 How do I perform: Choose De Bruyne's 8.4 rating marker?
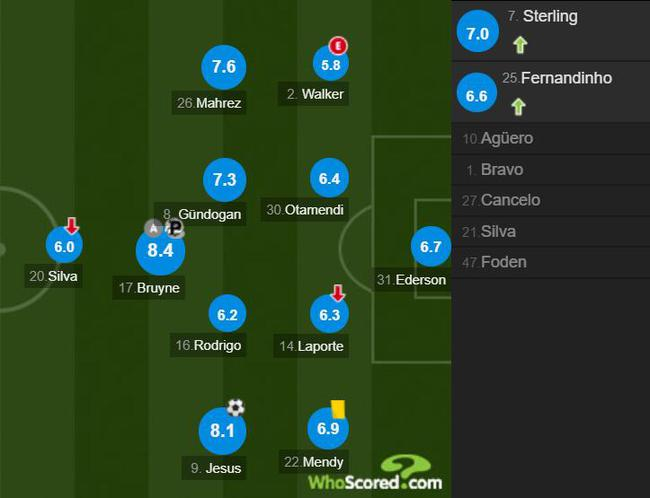(160, 250)
